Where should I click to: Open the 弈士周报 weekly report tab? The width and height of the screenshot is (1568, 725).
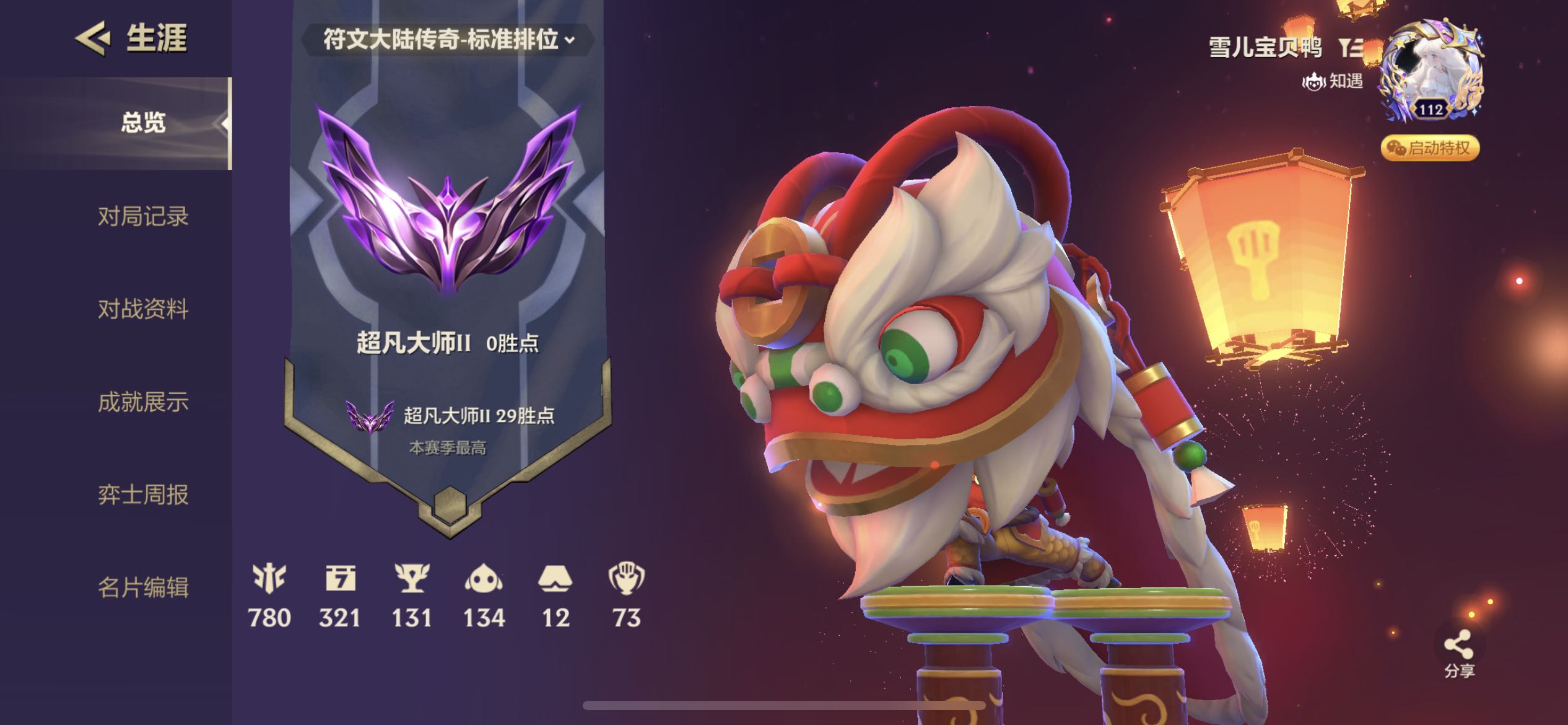(x=143, y=494)
